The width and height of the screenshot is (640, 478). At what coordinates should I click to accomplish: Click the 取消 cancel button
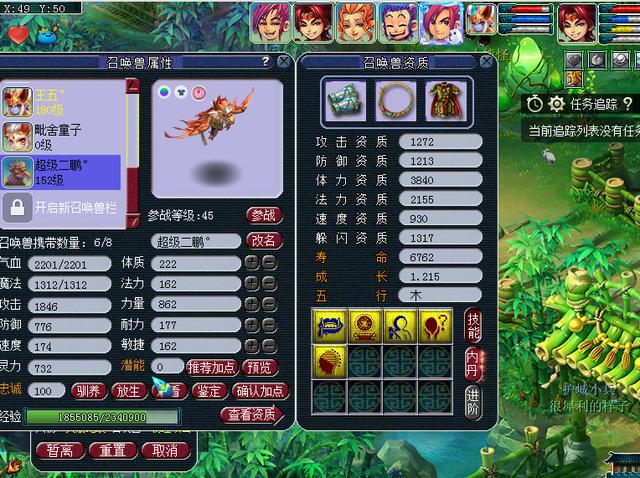159,450
